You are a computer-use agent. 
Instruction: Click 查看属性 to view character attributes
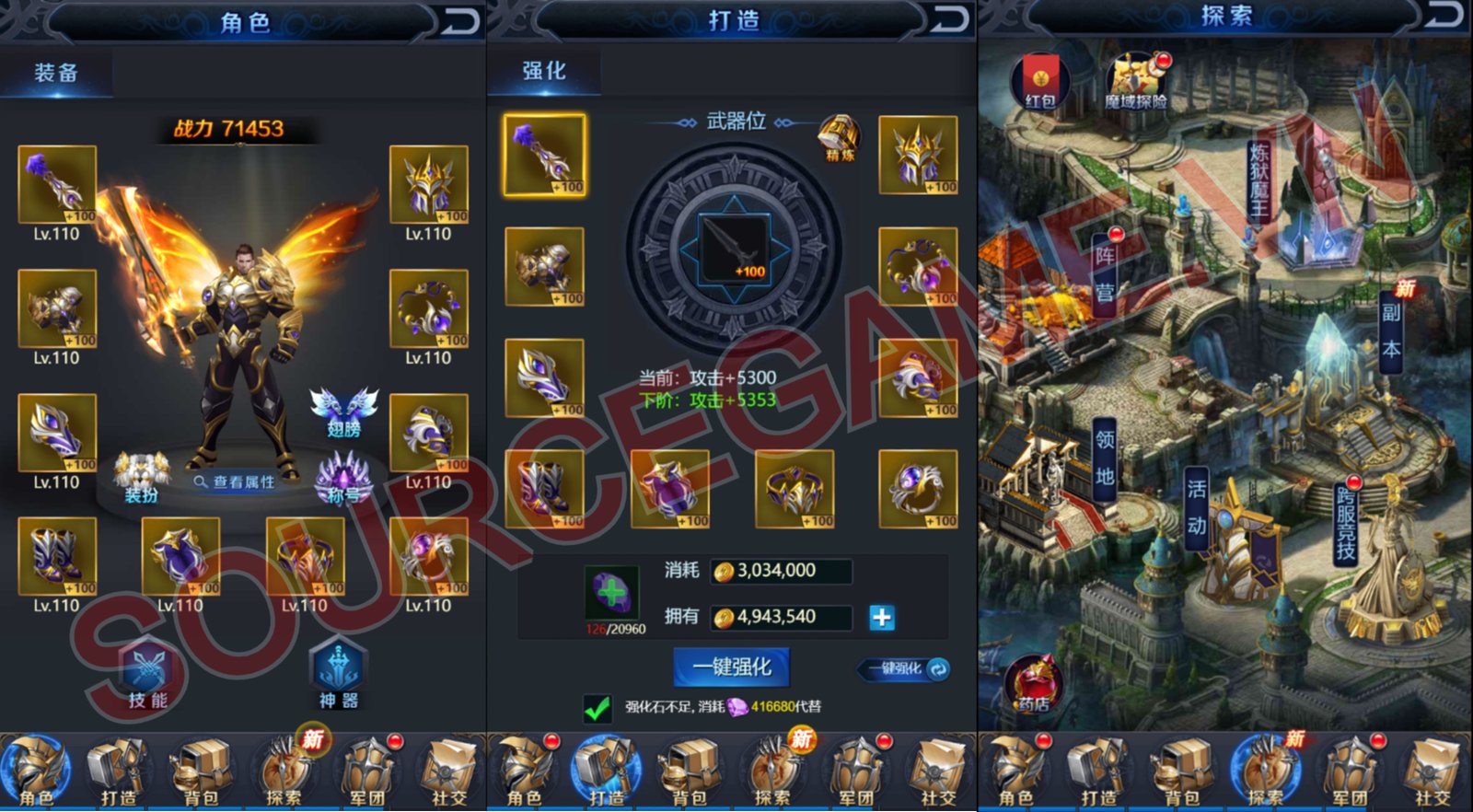235,480
